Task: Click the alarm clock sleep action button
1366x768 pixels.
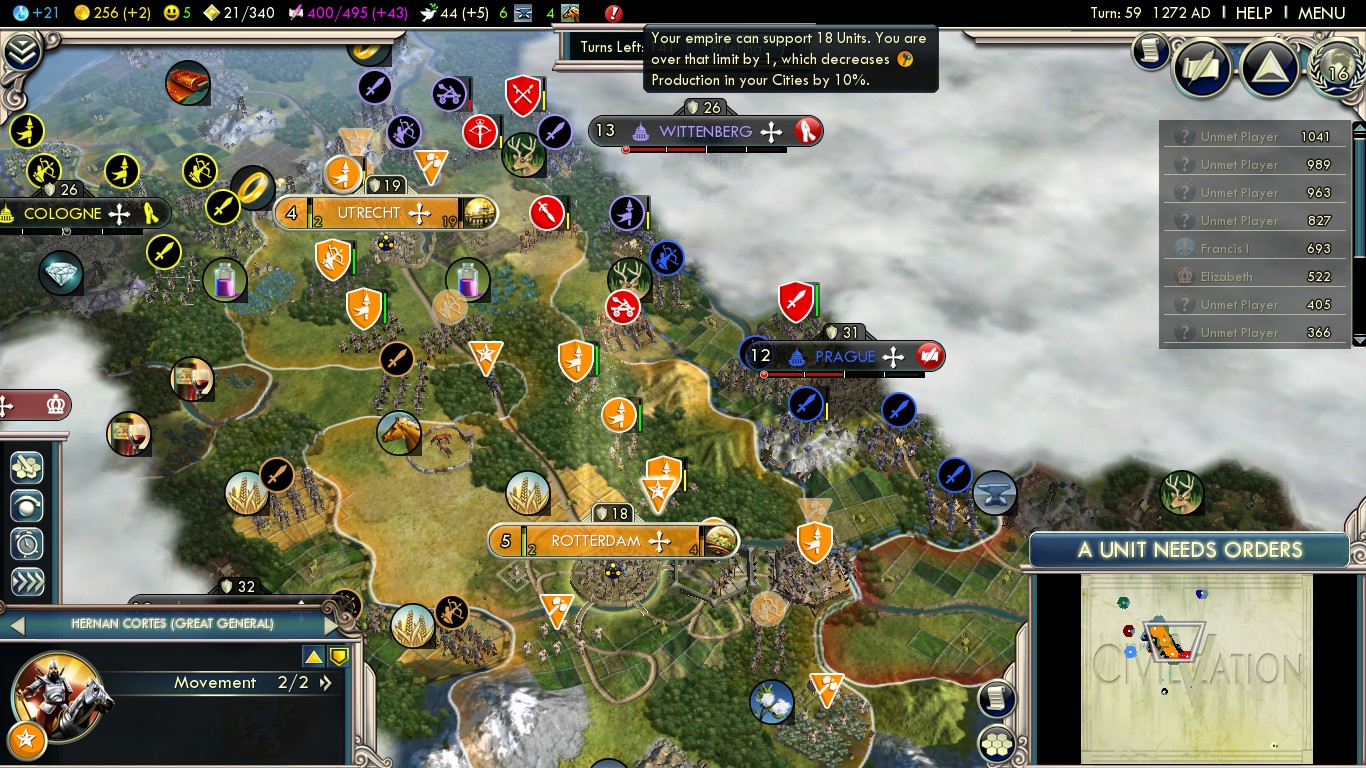Action: 27,543
